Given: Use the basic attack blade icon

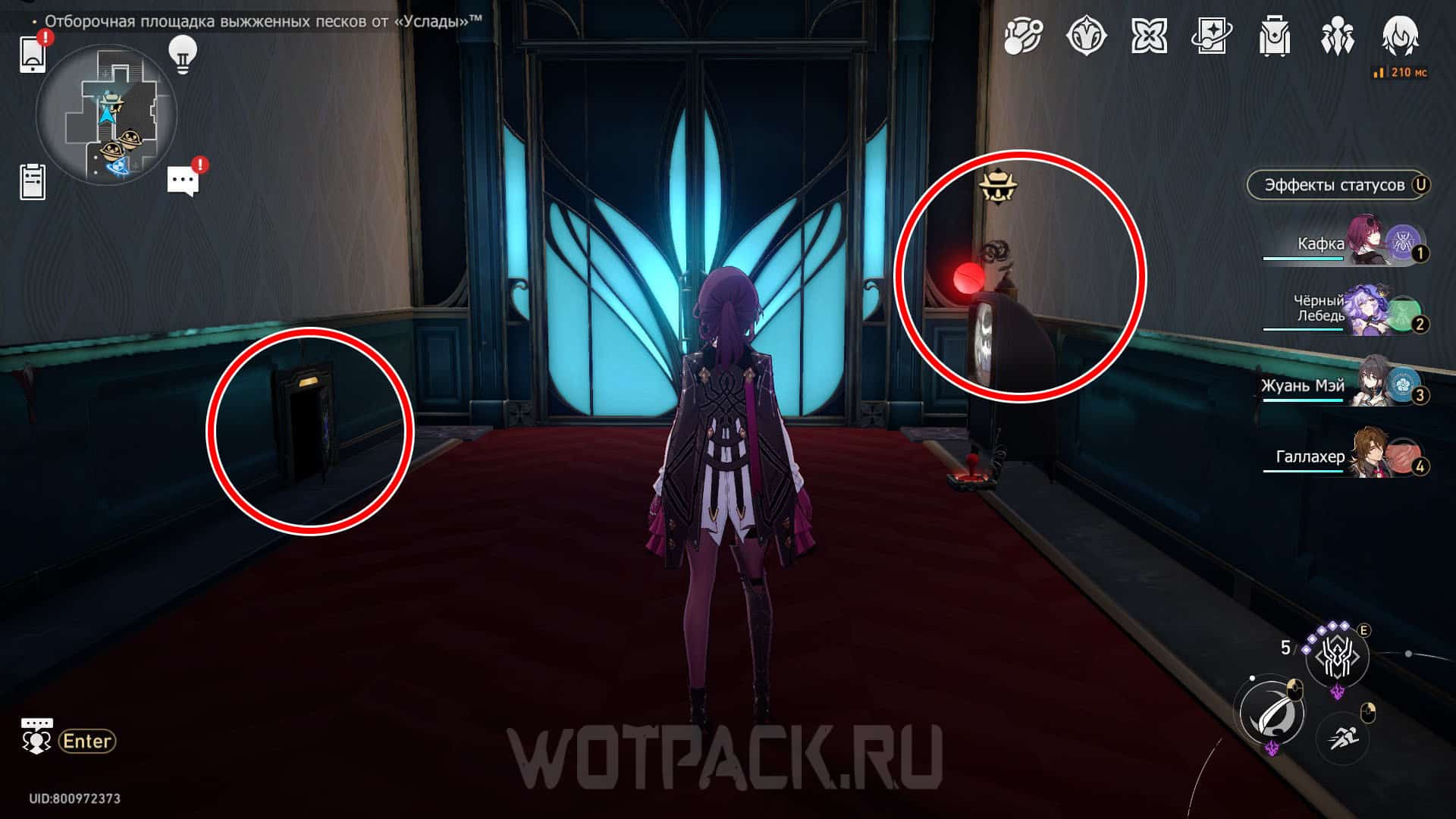Looking at the screenshot, I should pos(1272,714).
